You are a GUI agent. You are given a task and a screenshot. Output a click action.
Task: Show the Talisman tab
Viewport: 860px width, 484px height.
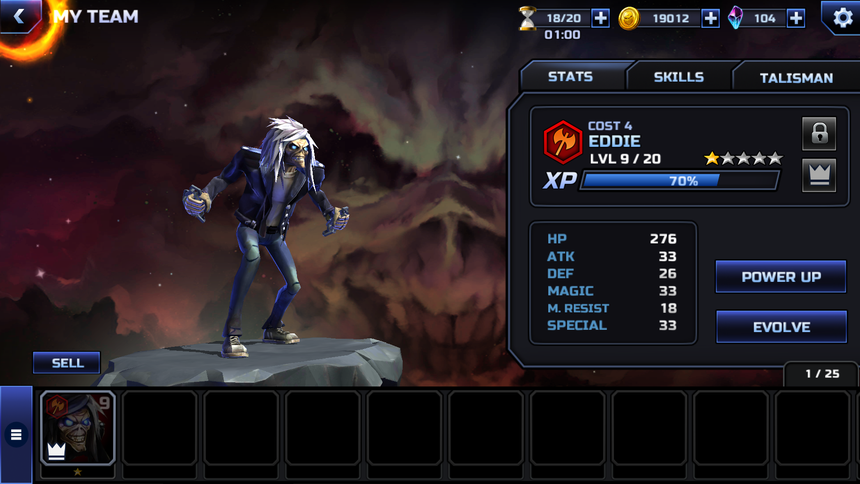click(796, 77)
